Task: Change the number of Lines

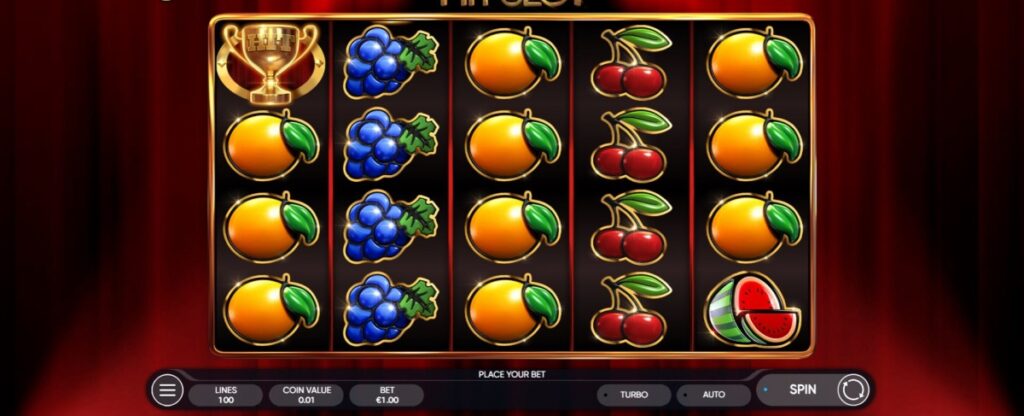Action: [225, 394]
